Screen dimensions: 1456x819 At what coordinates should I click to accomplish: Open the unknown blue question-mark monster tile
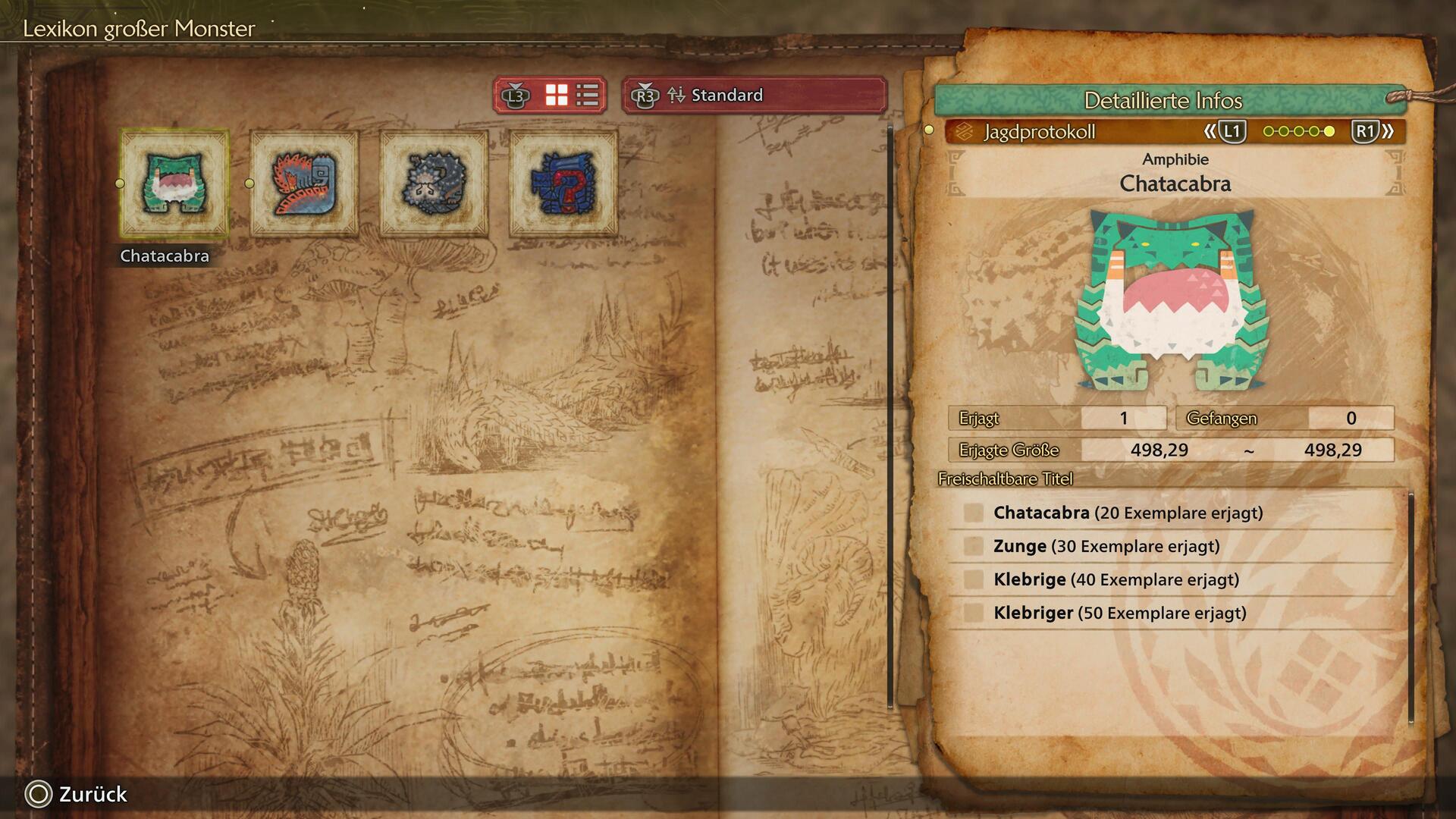click(563, 184)
